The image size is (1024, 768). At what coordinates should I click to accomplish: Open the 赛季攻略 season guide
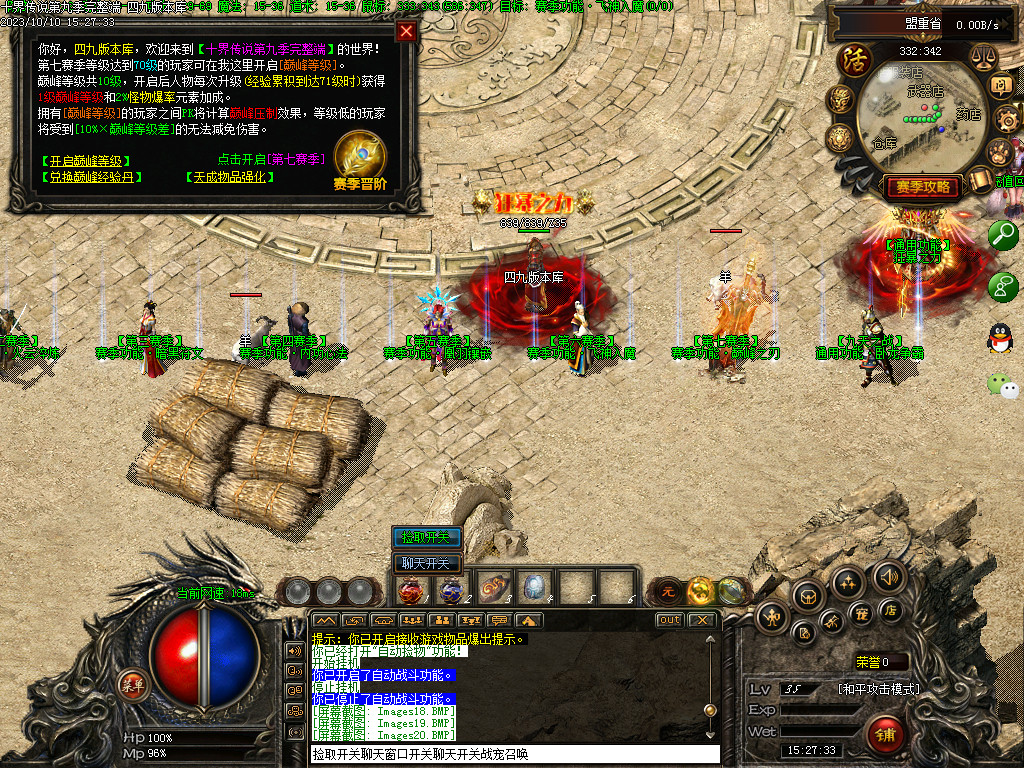point(922,187)
